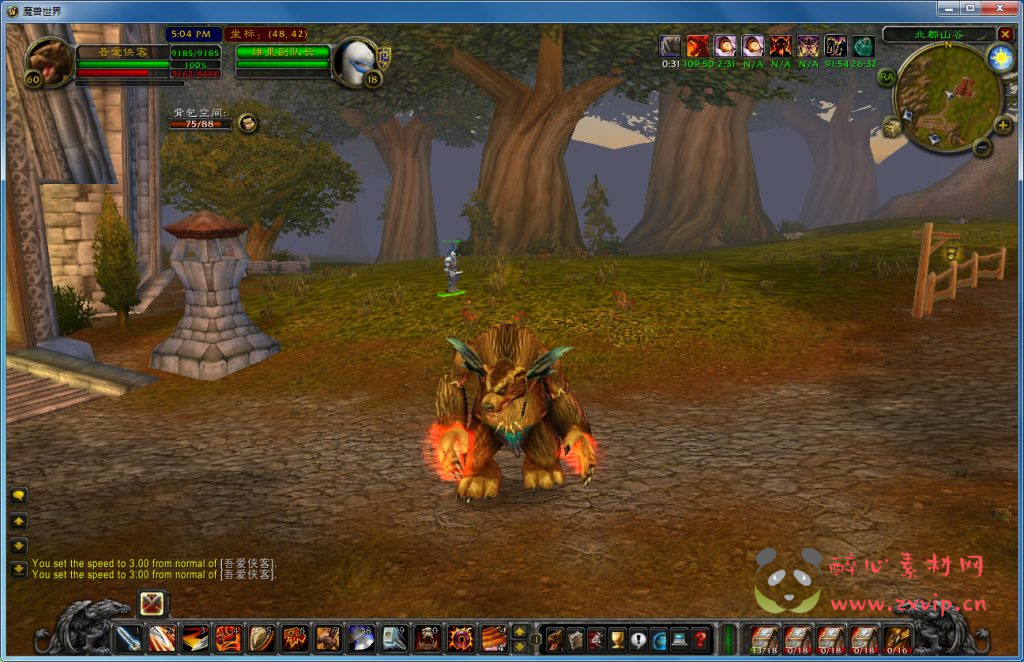Select the target's white-faced portrait
Image resolution: width=1024 pixels, height=662 pixels.
355,62
